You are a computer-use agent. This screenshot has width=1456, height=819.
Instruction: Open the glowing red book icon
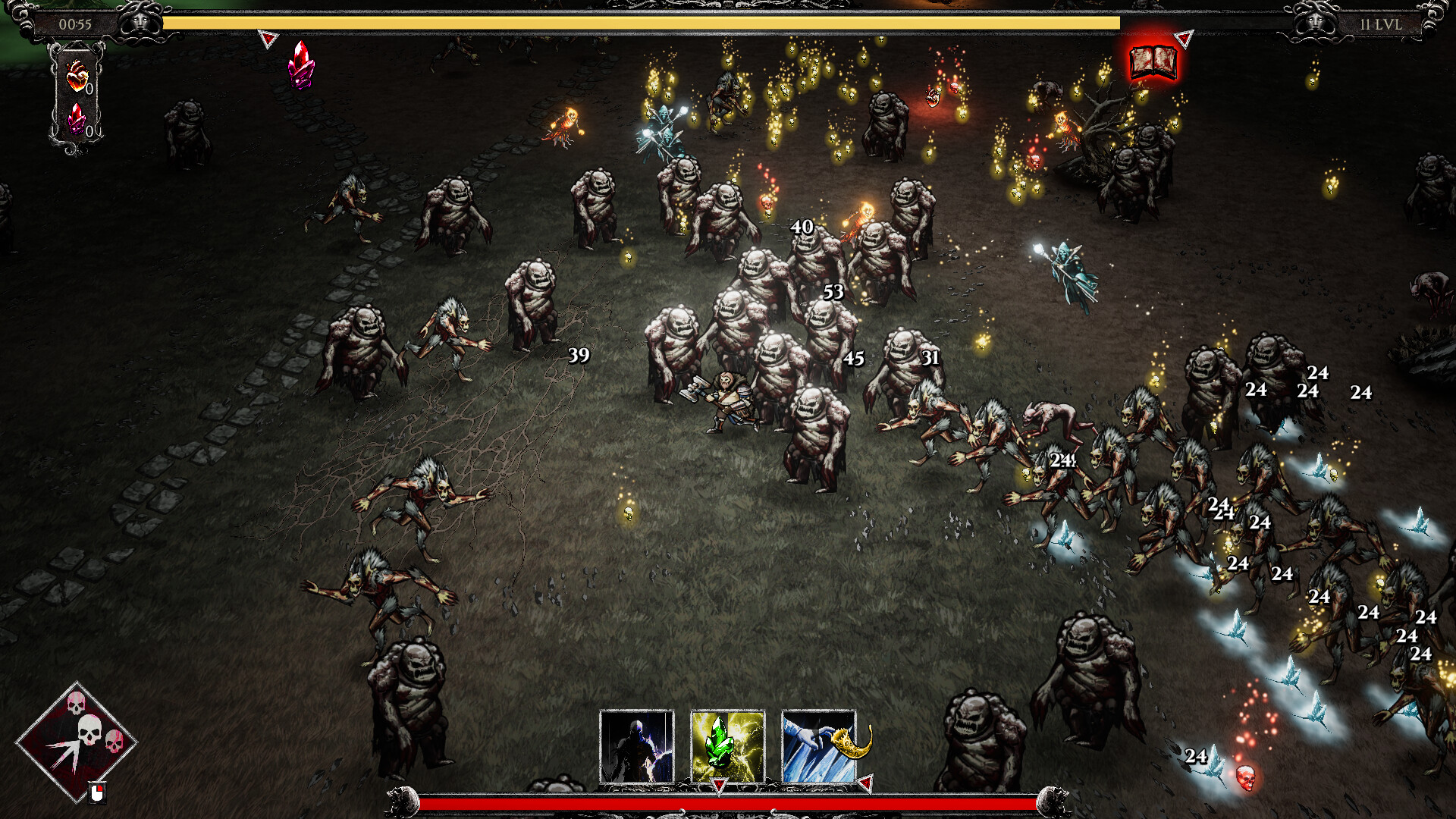pyautogui.click(x=1153, y=62)
